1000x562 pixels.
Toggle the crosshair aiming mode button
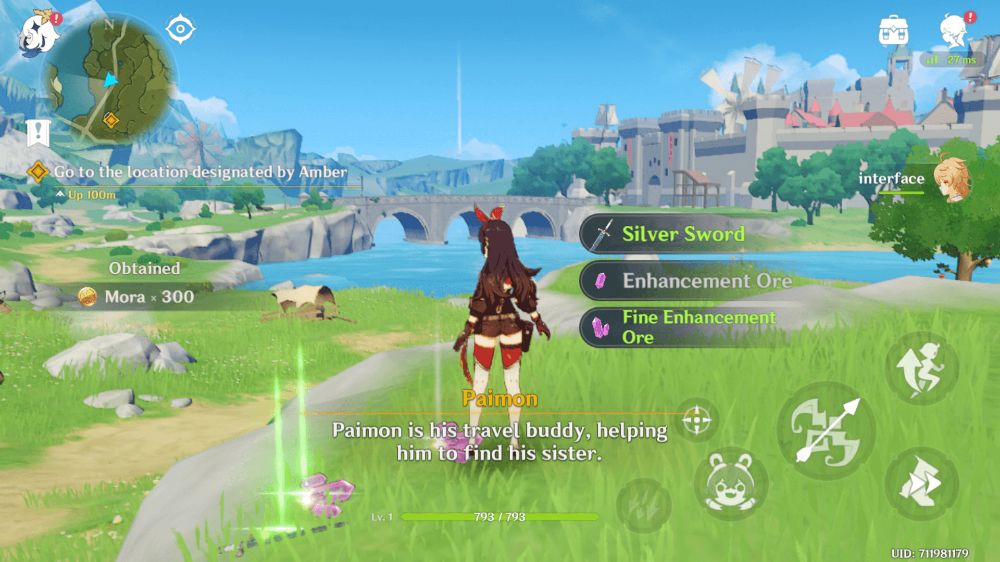pyautogui.click(x=697, y=421)
